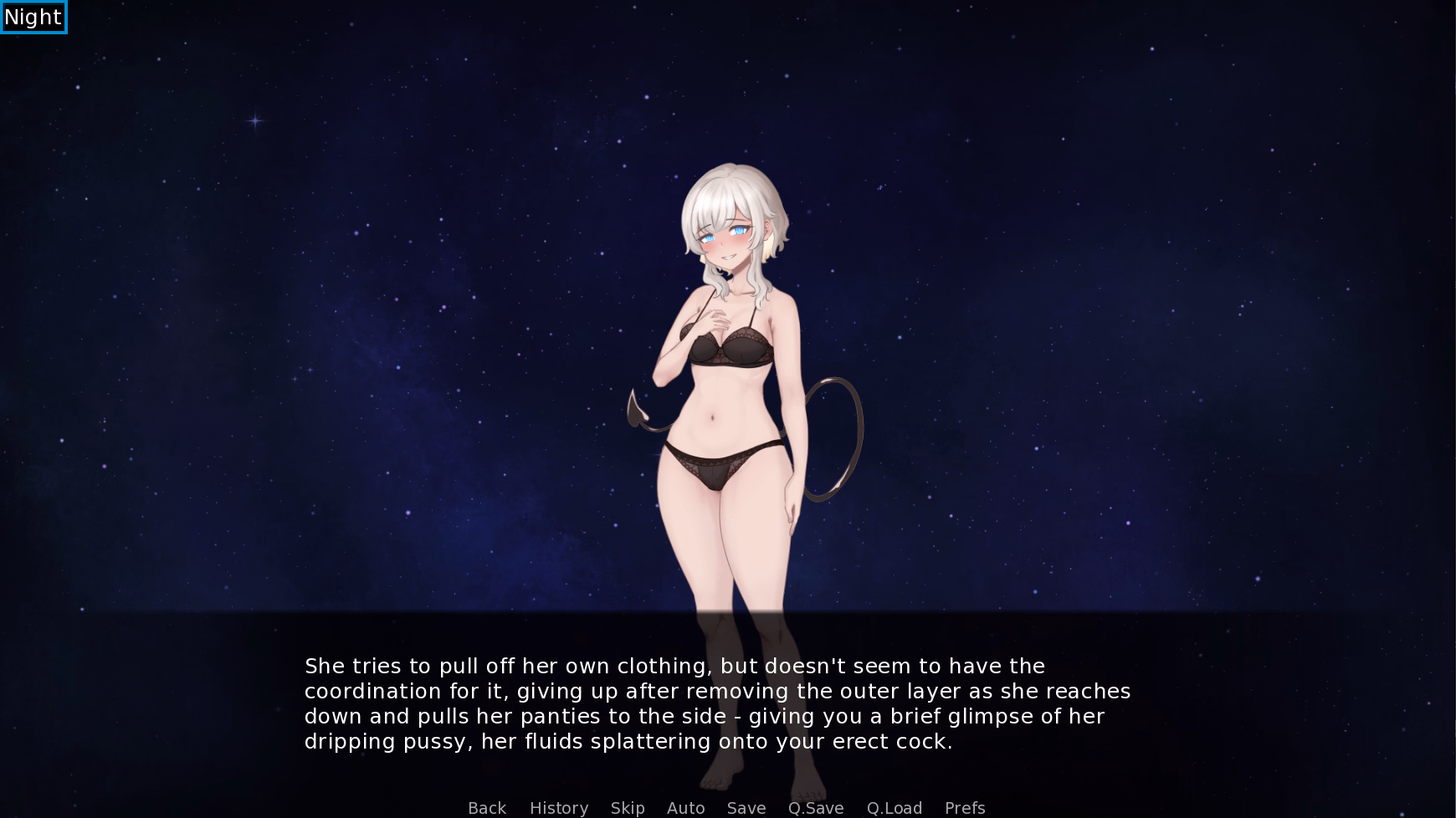1456x818 pixels.
Task: Click the character's smiling face
Action: 725,238
